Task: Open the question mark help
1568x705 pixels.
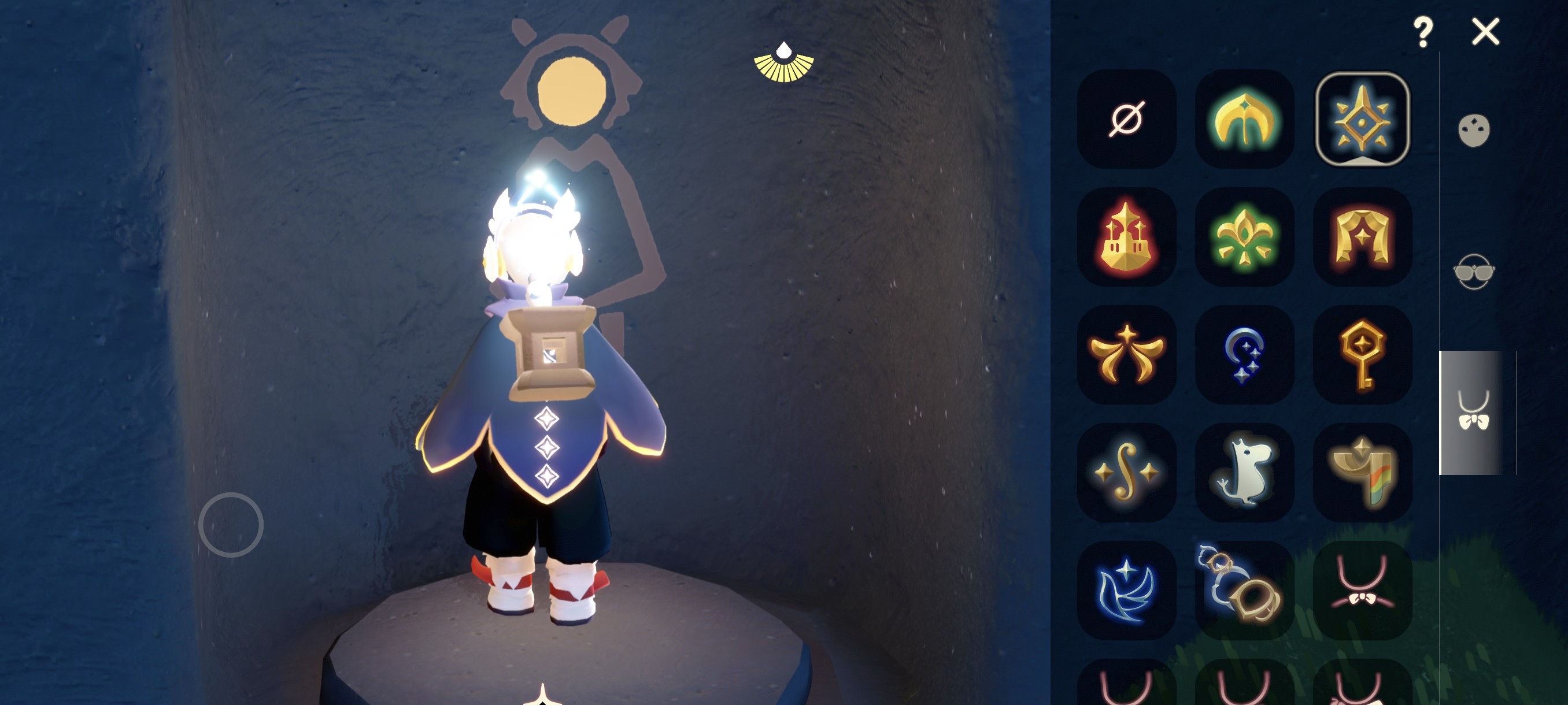Action: coord(1422,32)
